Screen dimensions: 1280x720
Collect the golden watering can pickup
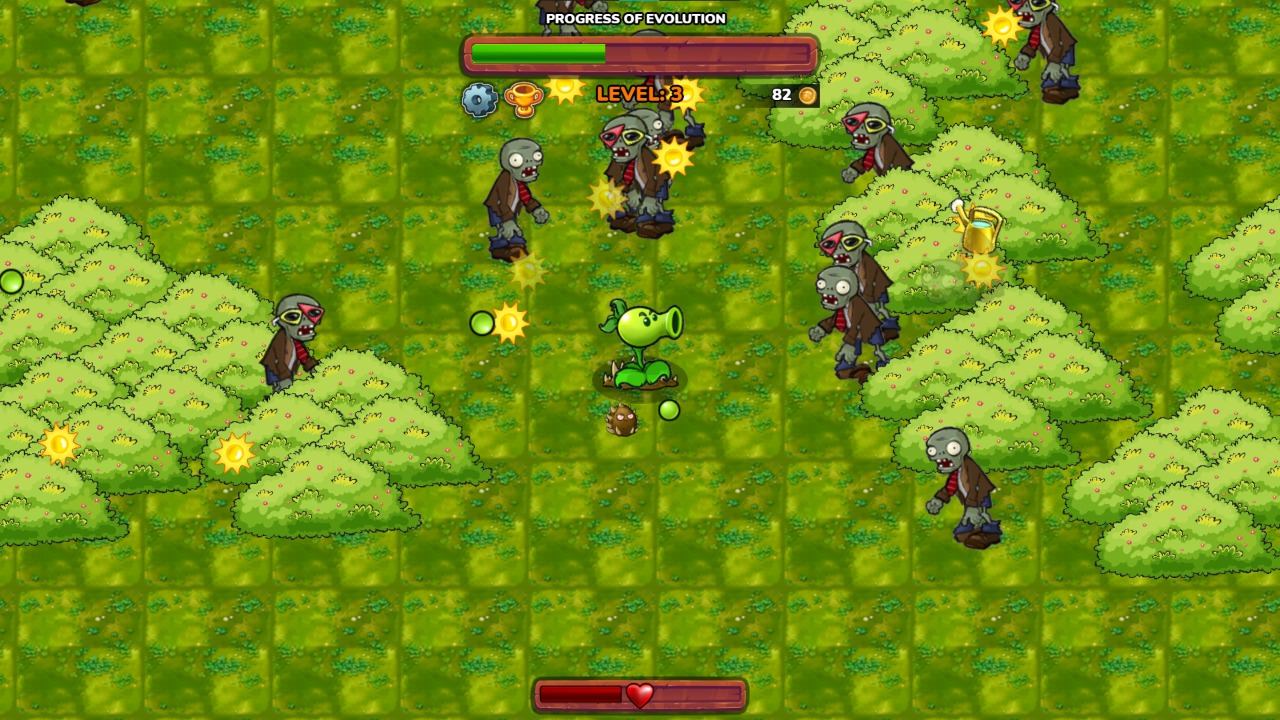[978, 230]
